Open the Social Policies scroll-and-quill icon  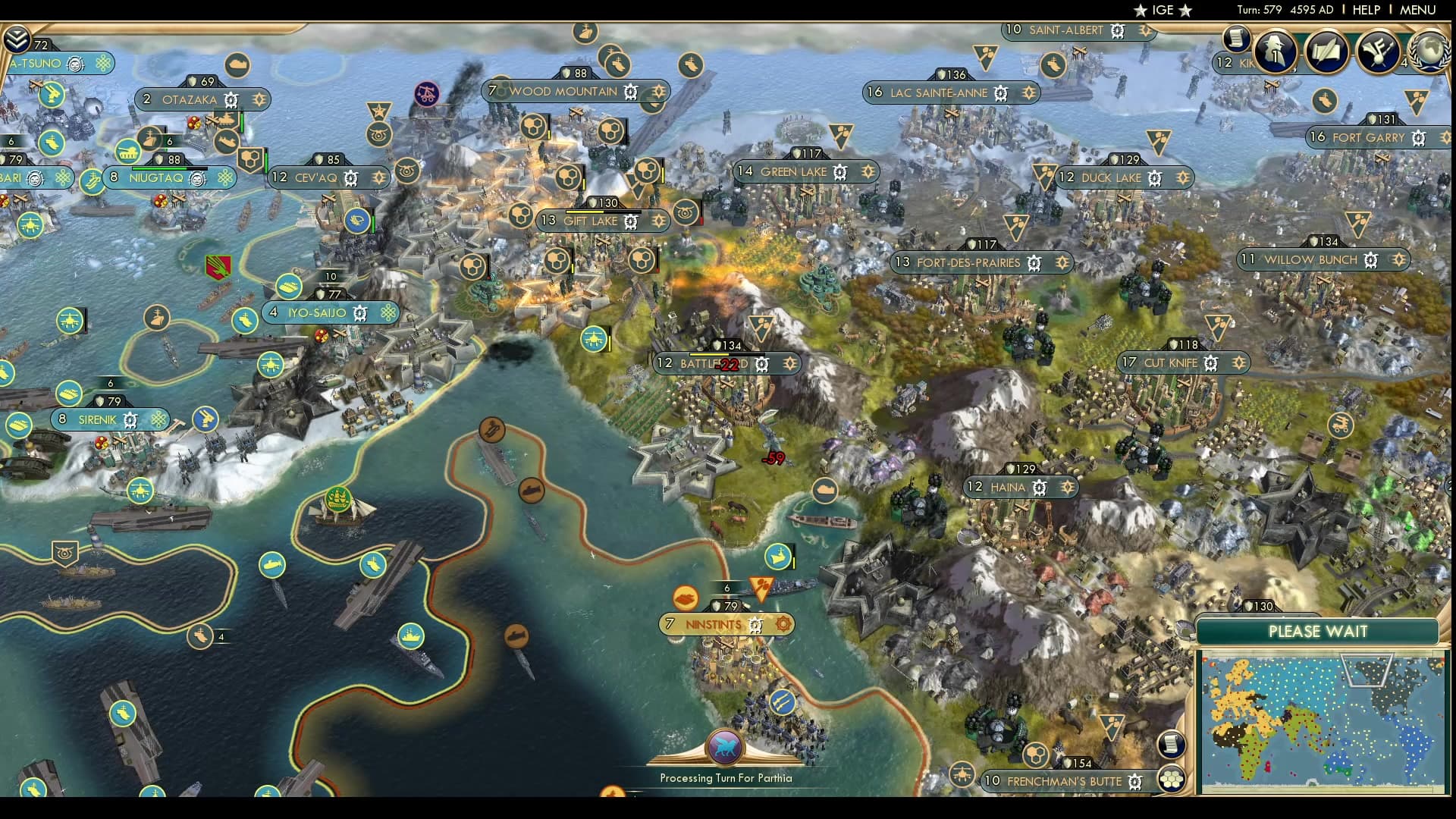[1326, 52]
